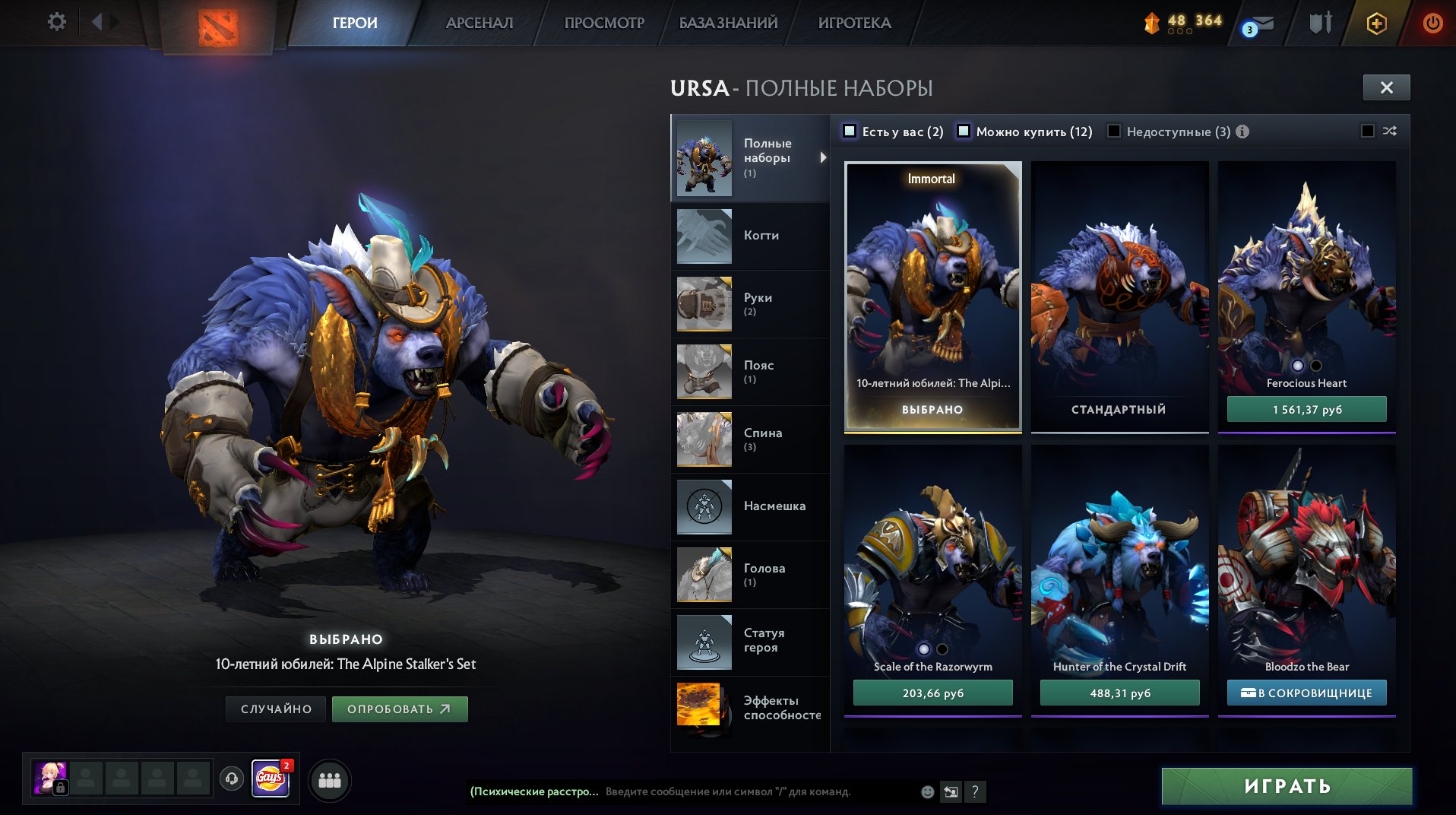
Task: Close the Ursa sets panel
Action: point(1386,87)
